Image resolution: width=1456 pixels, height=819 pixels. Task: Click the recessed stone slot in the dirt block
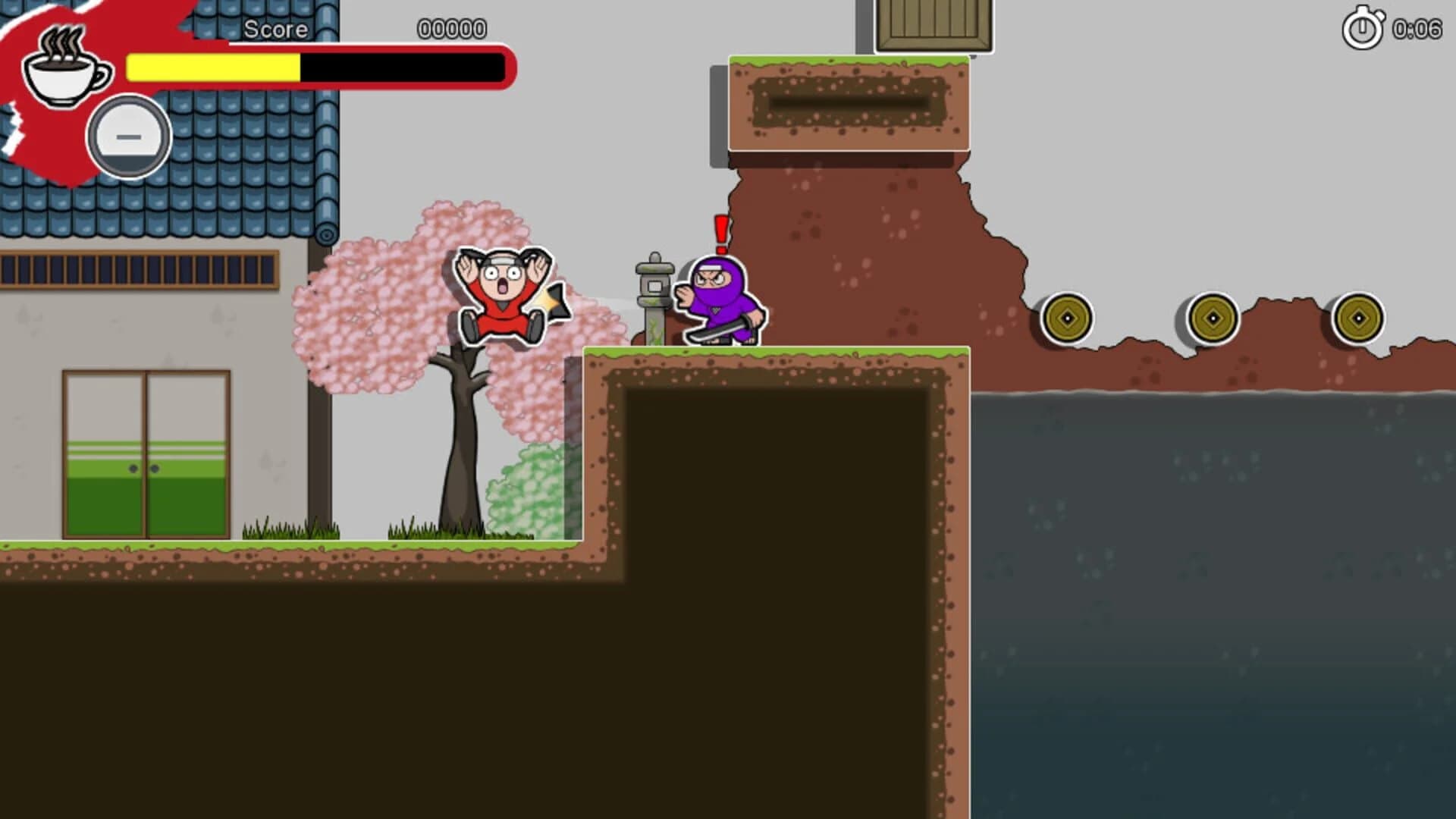(849, 100)
